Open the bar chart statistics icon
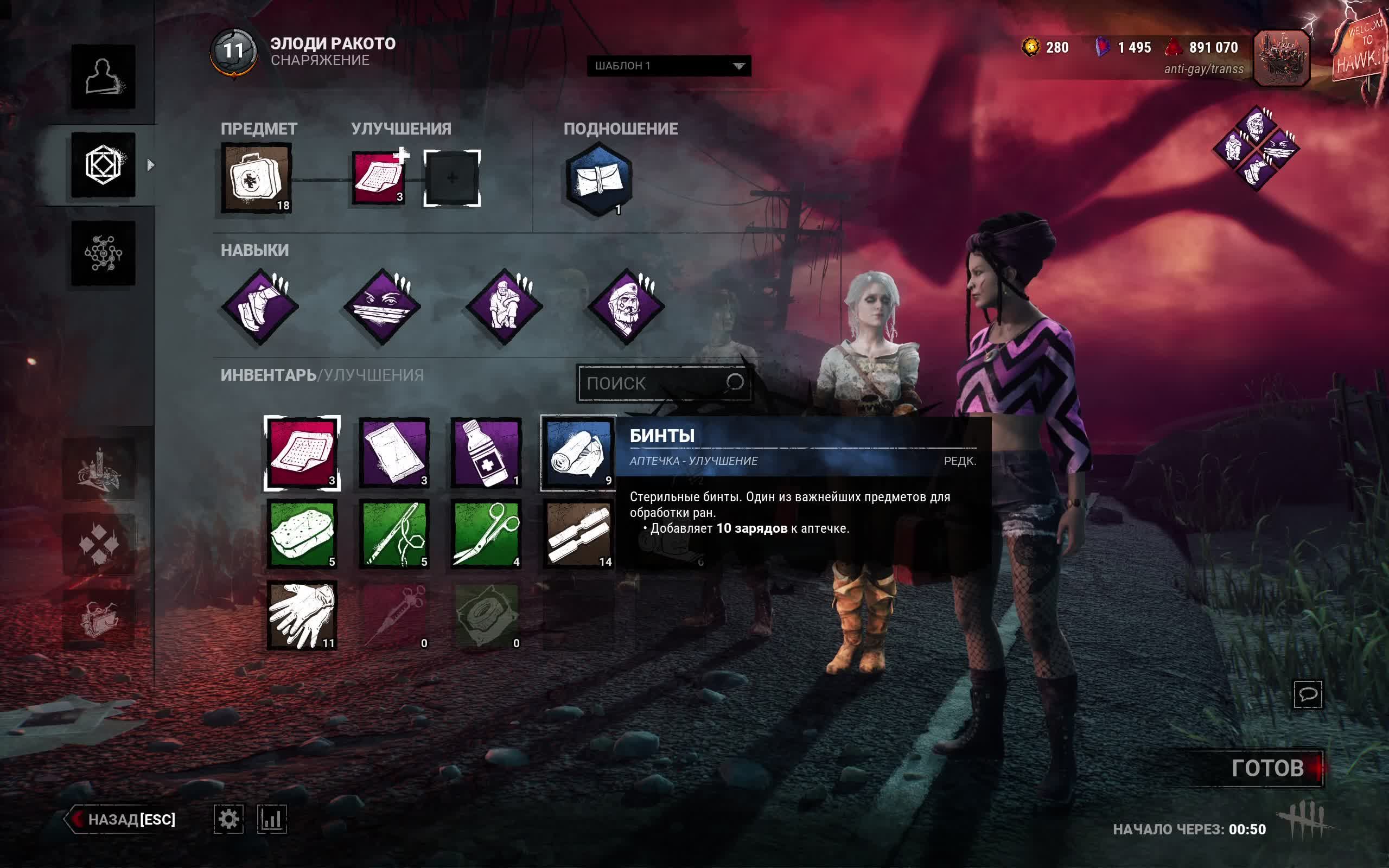 point(271,819)
